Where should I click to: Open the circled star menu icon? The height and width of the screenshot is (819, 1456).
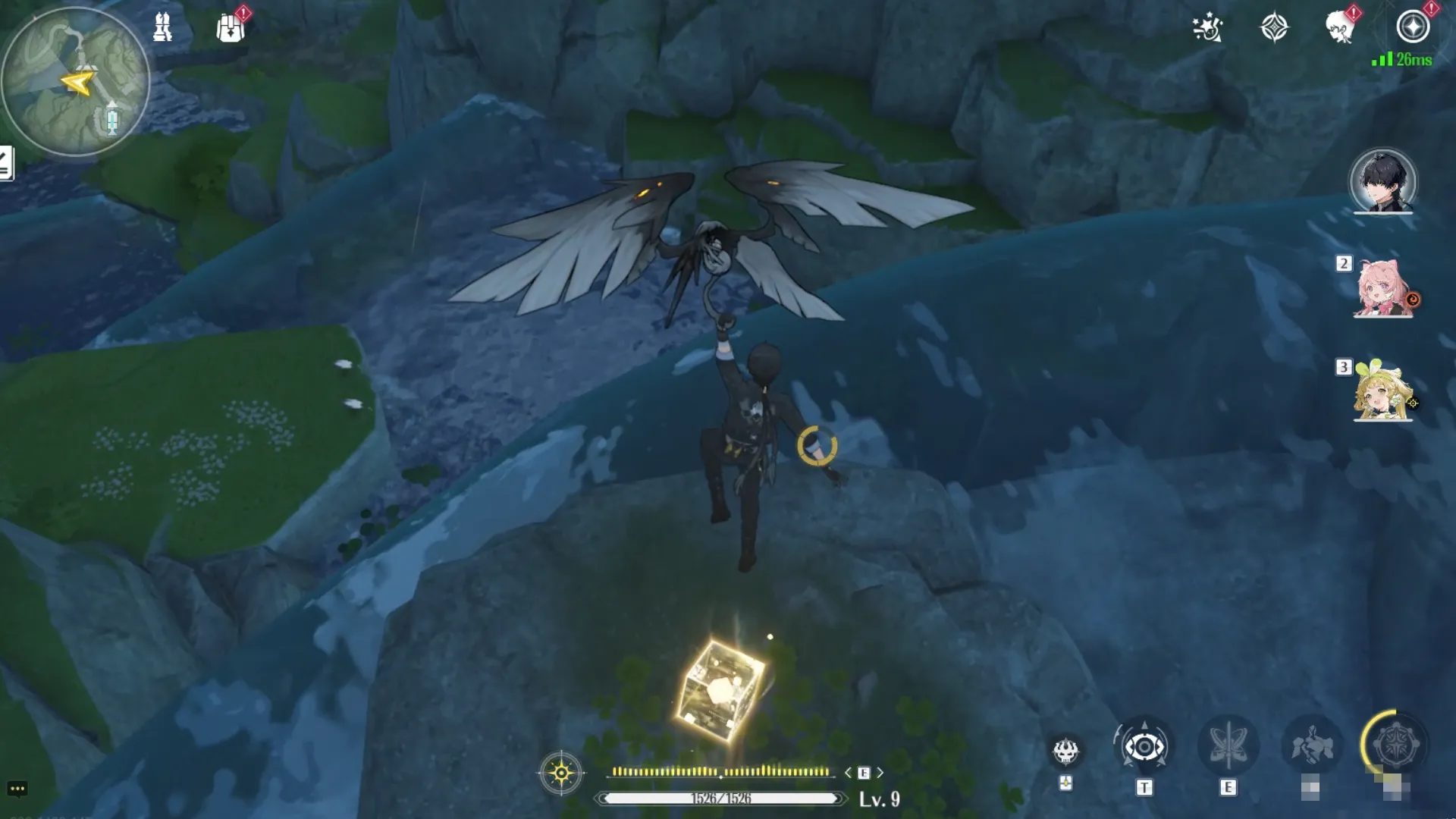point(1413,27)
